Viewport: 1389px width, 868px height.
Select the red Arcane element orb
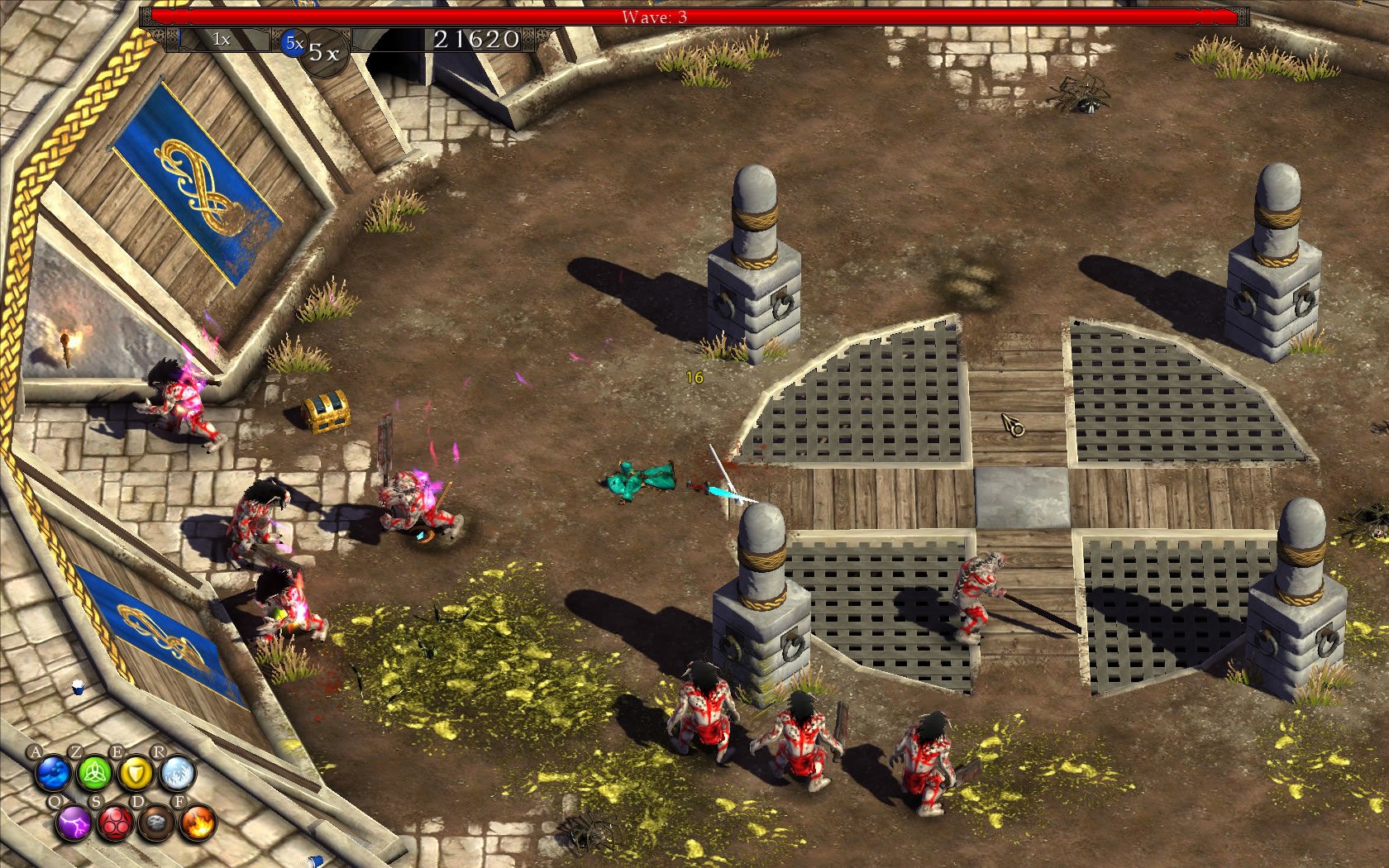115,823
